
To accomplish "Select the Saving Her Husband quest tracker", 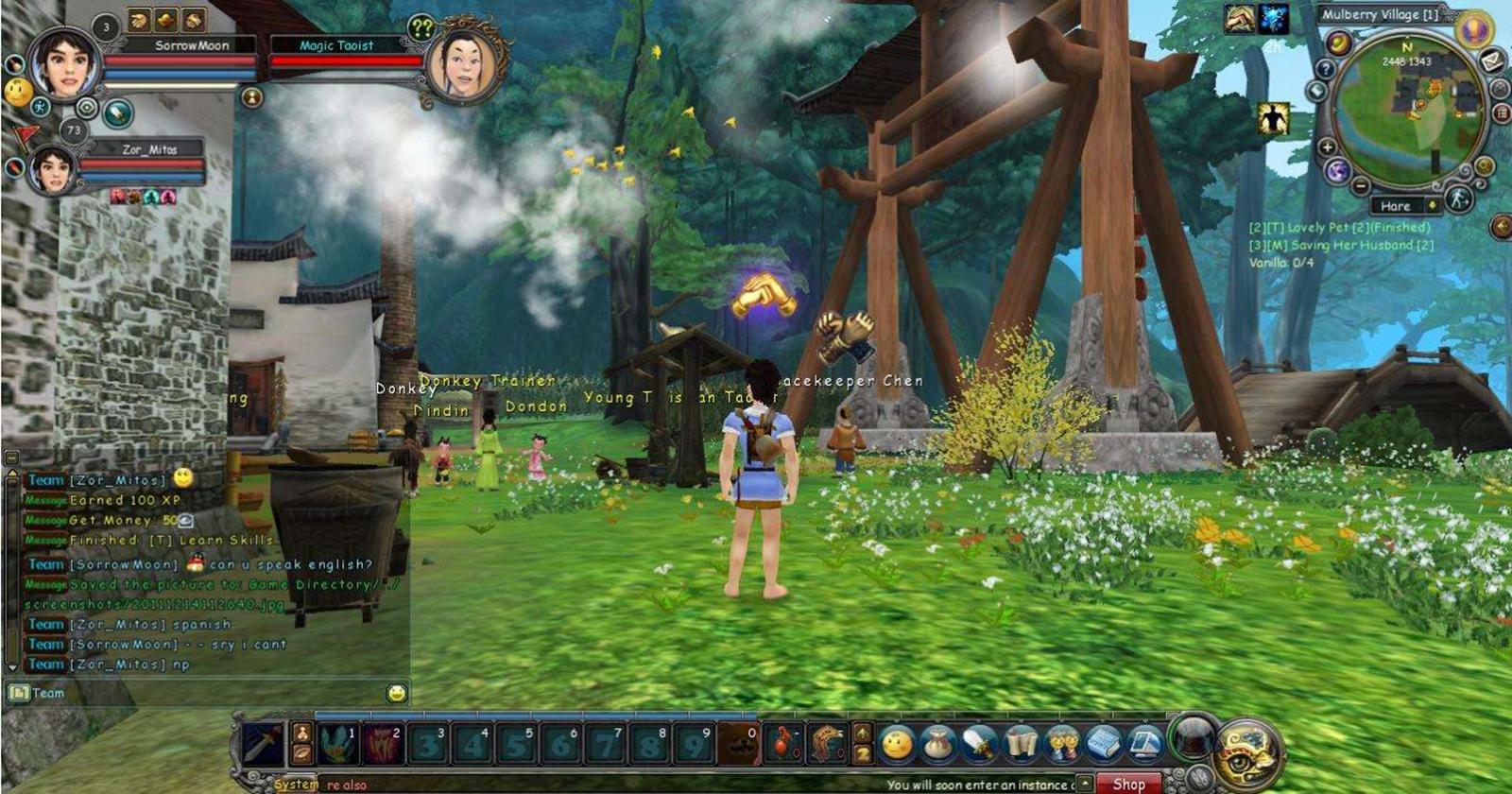I will click(1342, 245).
